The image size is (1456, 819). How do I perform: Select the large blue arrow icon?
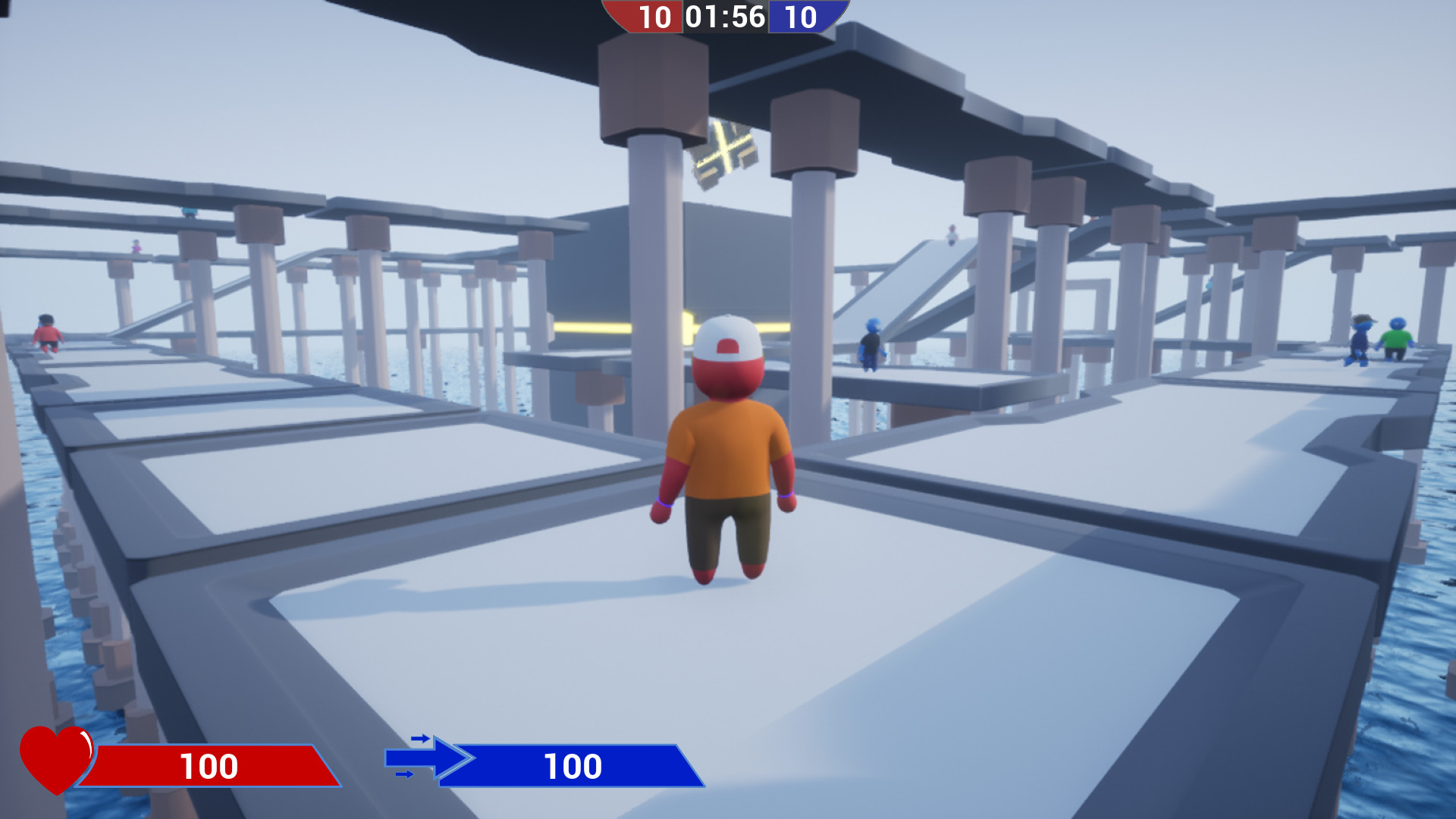click(x=432, y=758)
